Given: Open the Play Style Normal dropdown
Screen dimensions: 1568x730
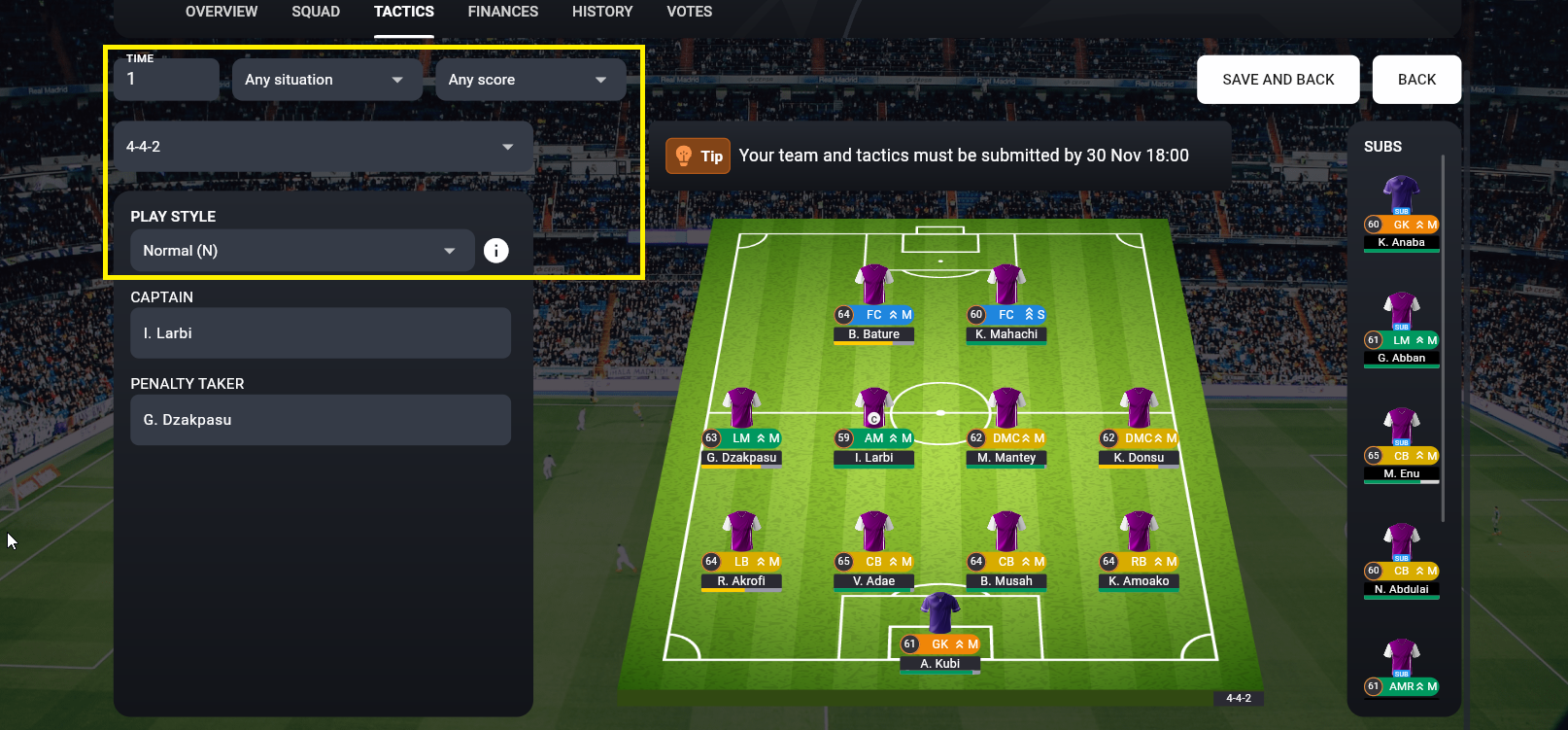Looking at the screenshot, I should 302,251.
